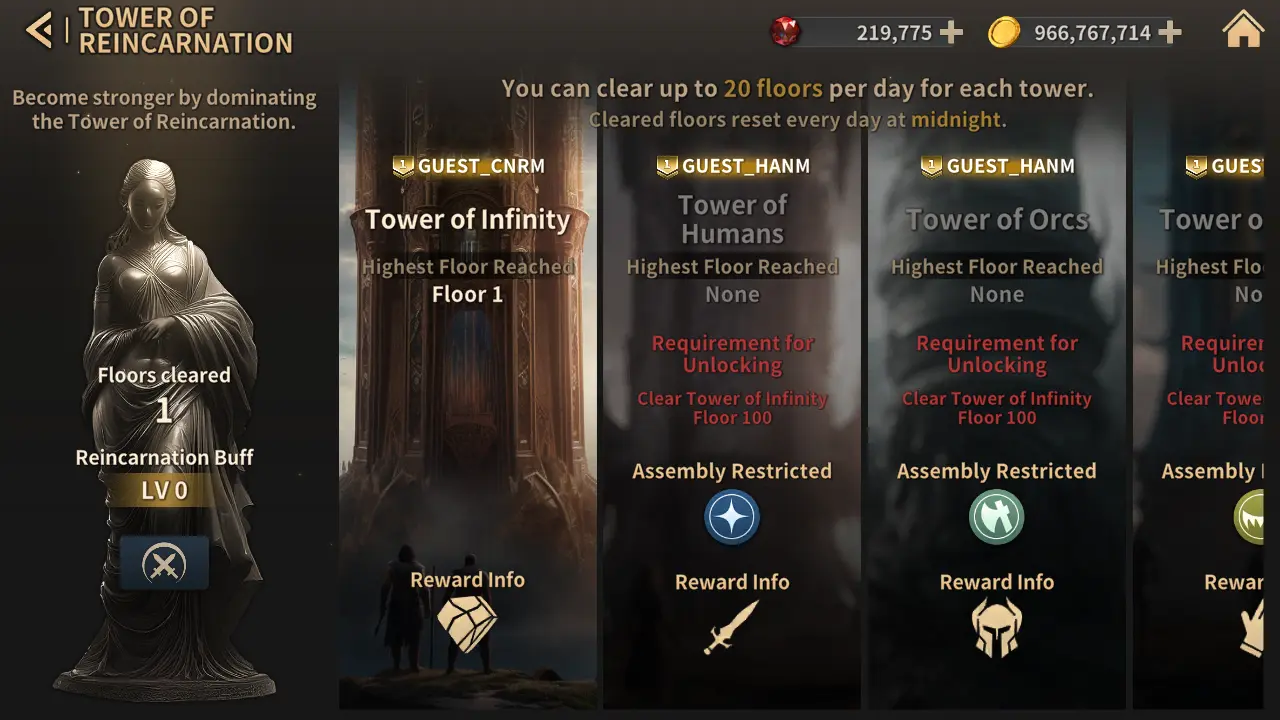Tap the green axe assembly restriction icon
Screen dimensions: 1280x720
[996, 518]
